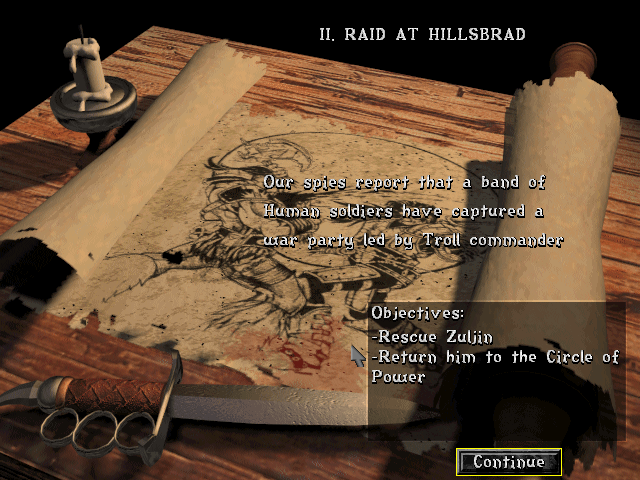Click the Continue button
The image size is (640, 480).
tap(509, 462)
